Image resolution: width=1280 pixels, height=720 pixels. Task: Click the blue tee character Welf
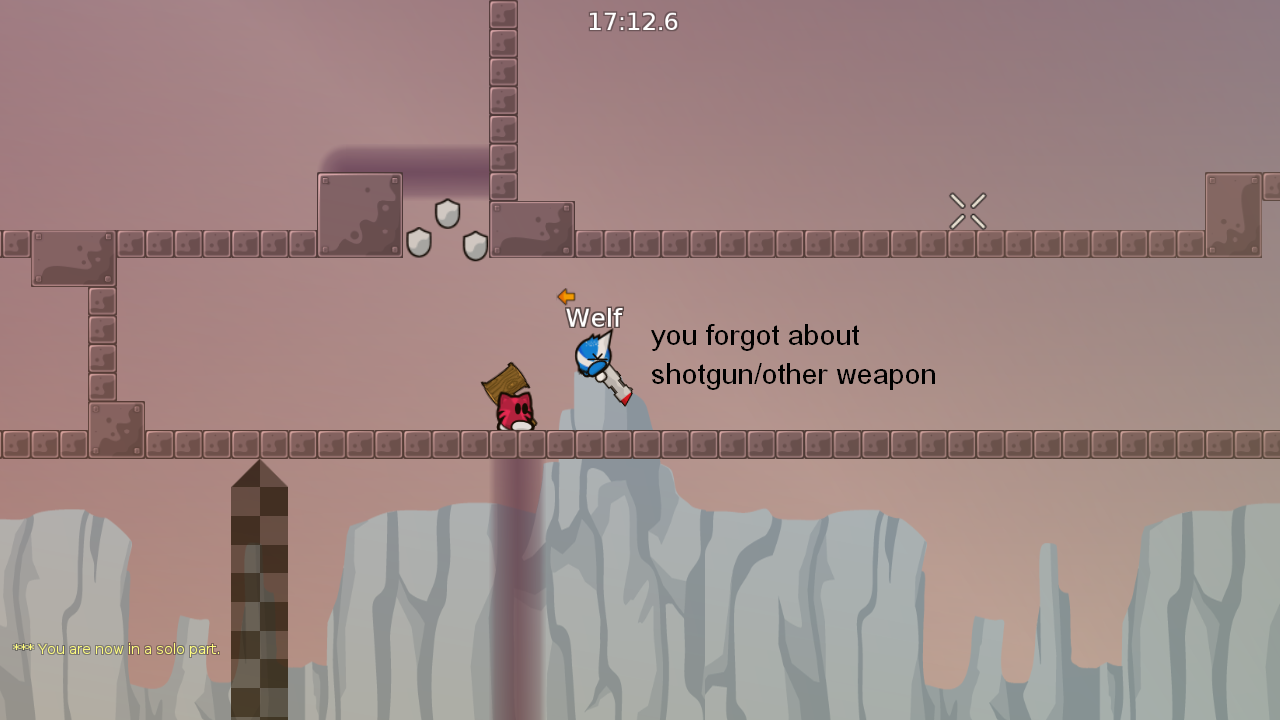[x=595, y=358]
